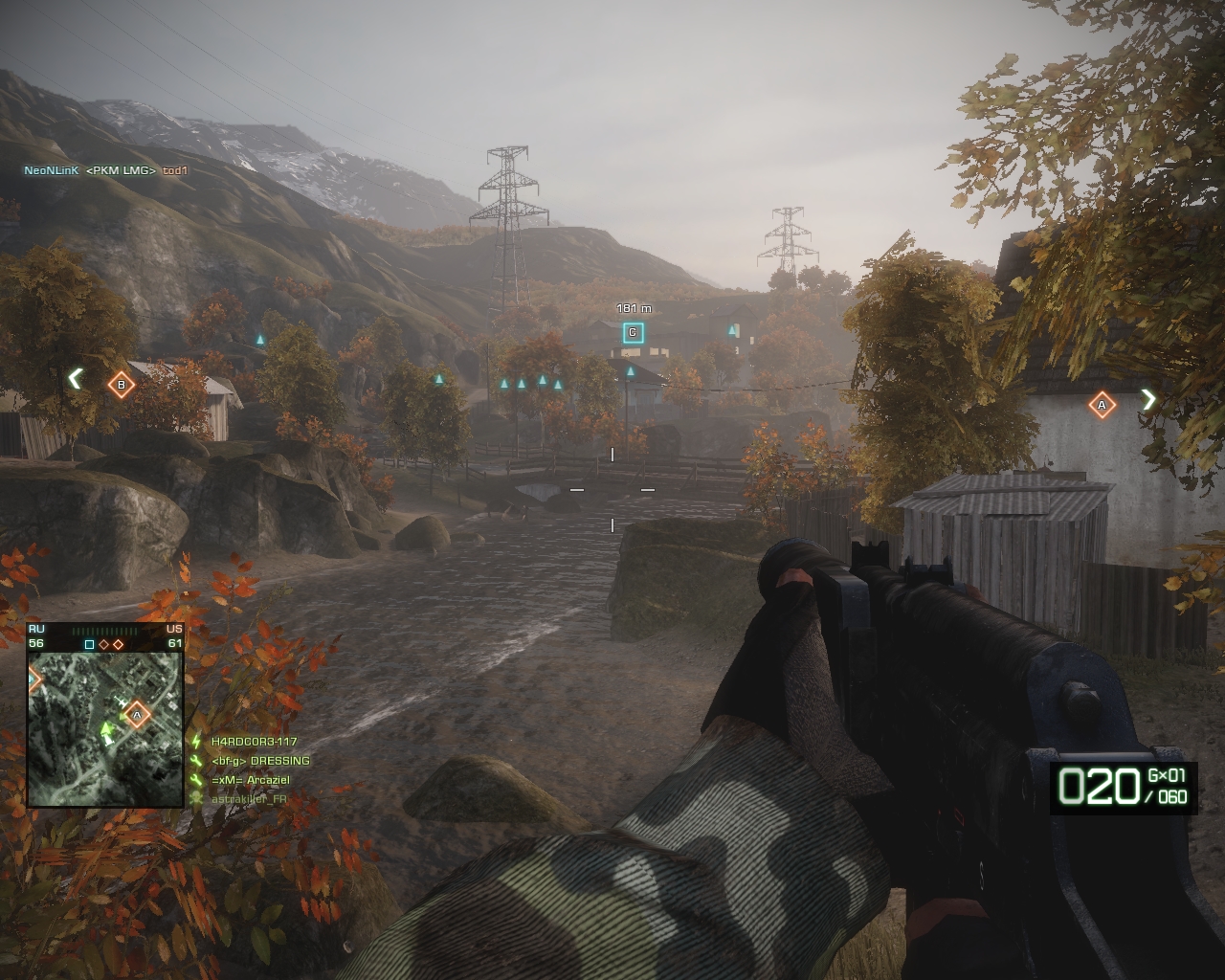The image size is (1225, 980).
Task: Select squad member <bf-g> DRESSING
Action: coord(260,761)
